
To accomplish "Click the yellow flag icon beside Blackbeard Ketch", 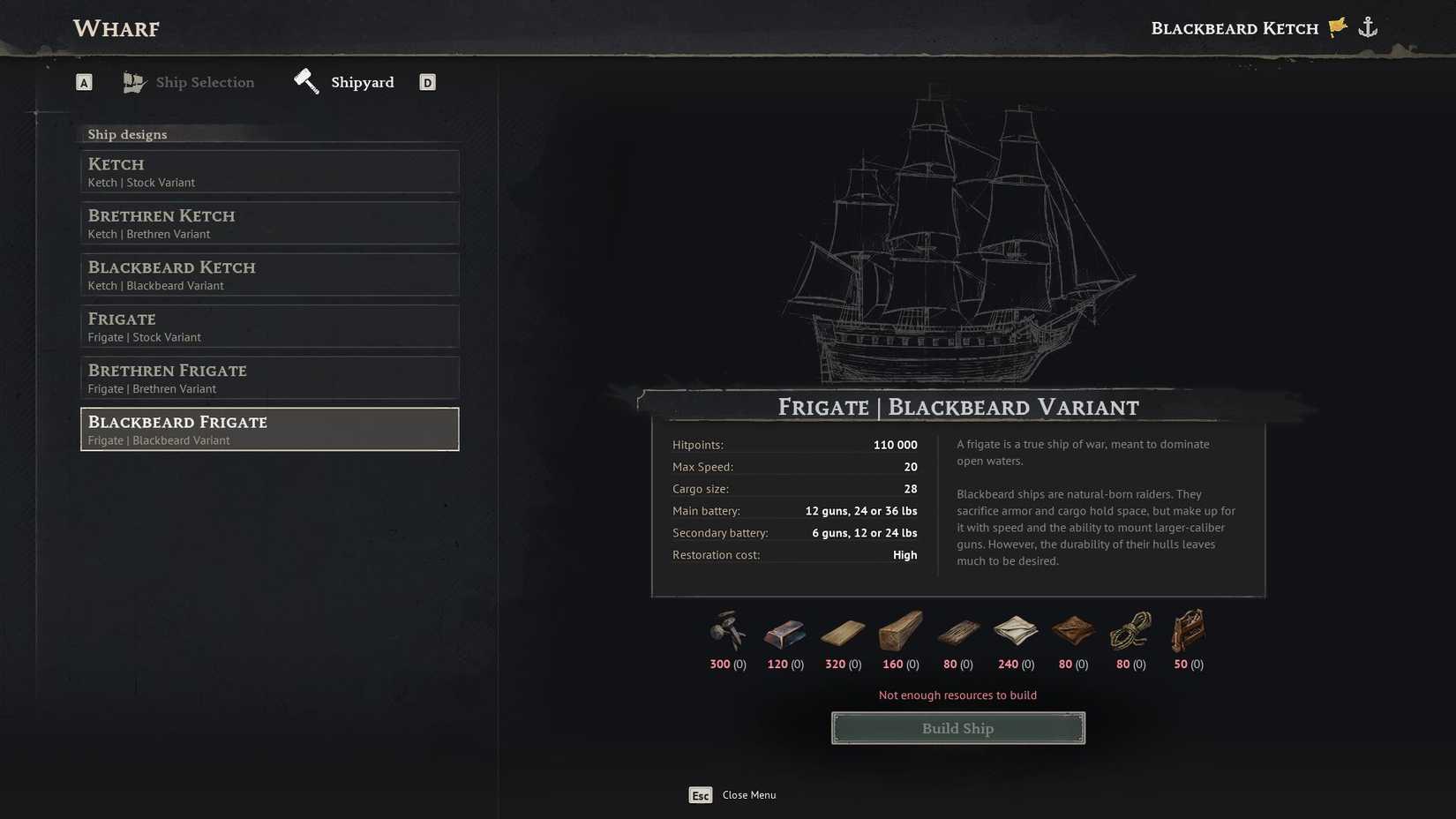I will (x=1336, y=26).
